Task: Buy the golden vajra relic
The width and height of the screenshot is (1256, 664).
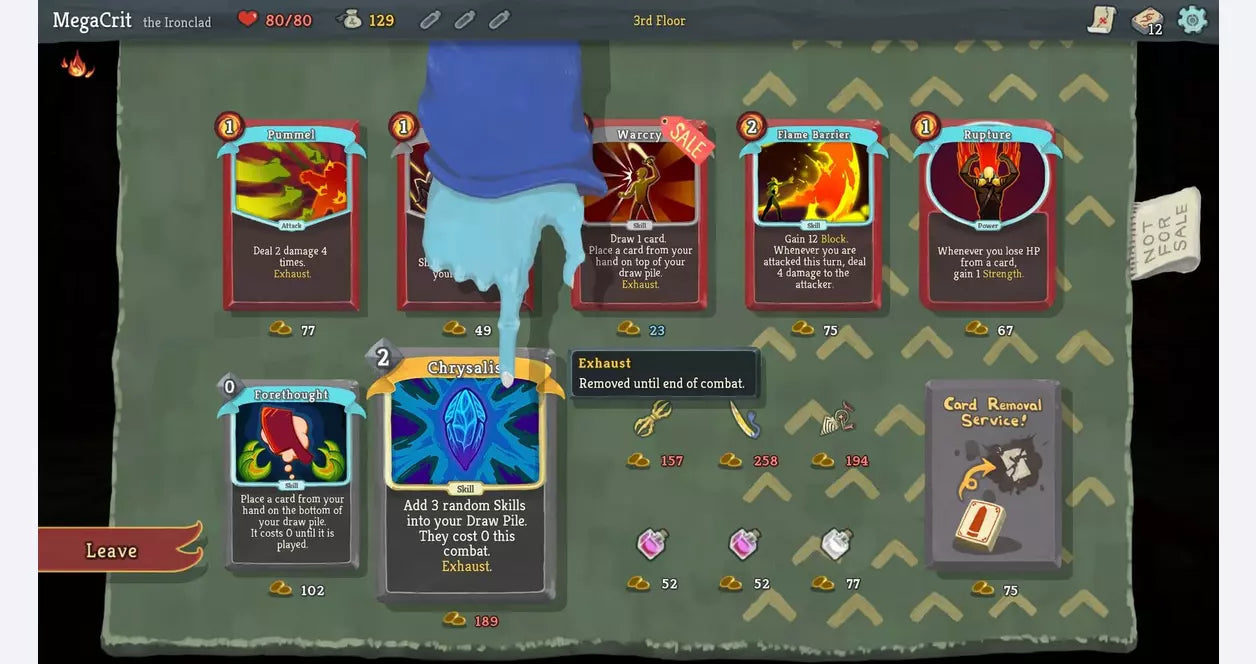Action: coord(652,420)
